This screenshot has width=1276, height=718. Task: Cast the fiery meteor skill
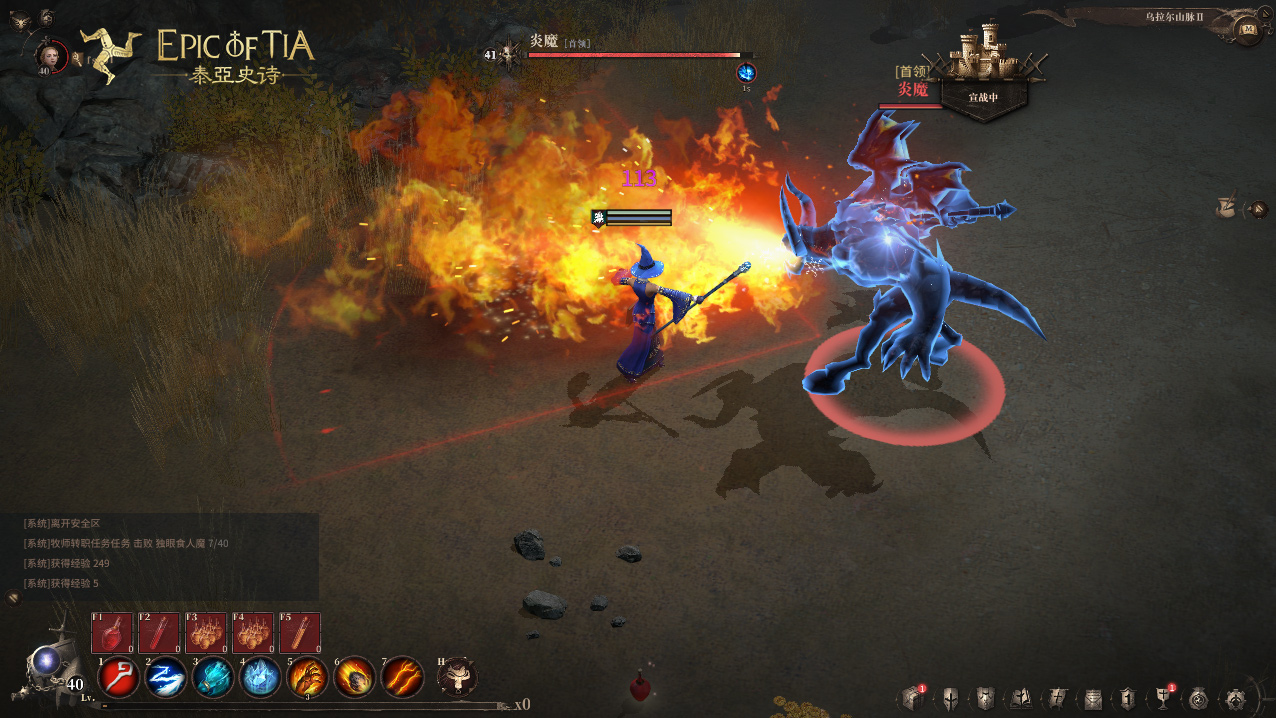[x=355, y=678]
